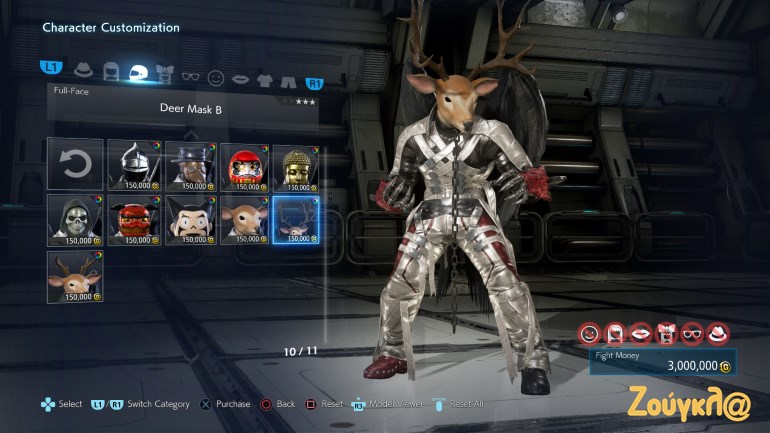Viewport: 770px width, 433px height.
Task: Choose the cartoon mustache man mask
Action: (x=186, y=220)
